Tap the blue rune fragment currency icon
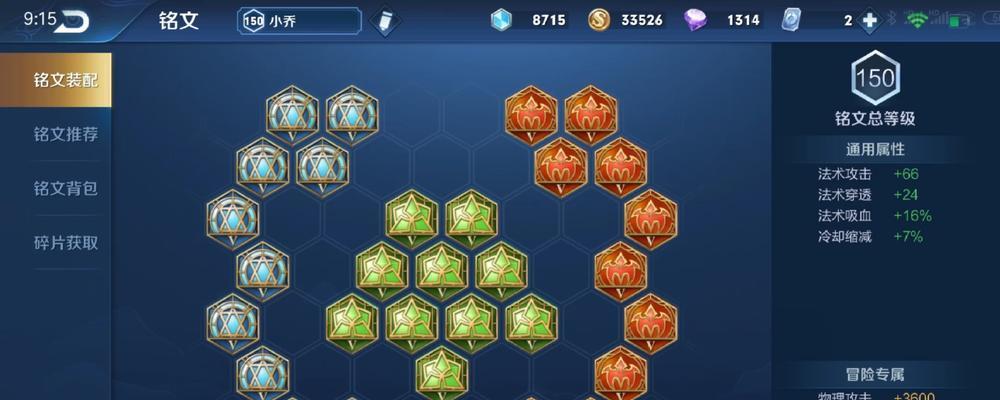The height and width of the screenshot is (400, 1000). coord(502,20)
